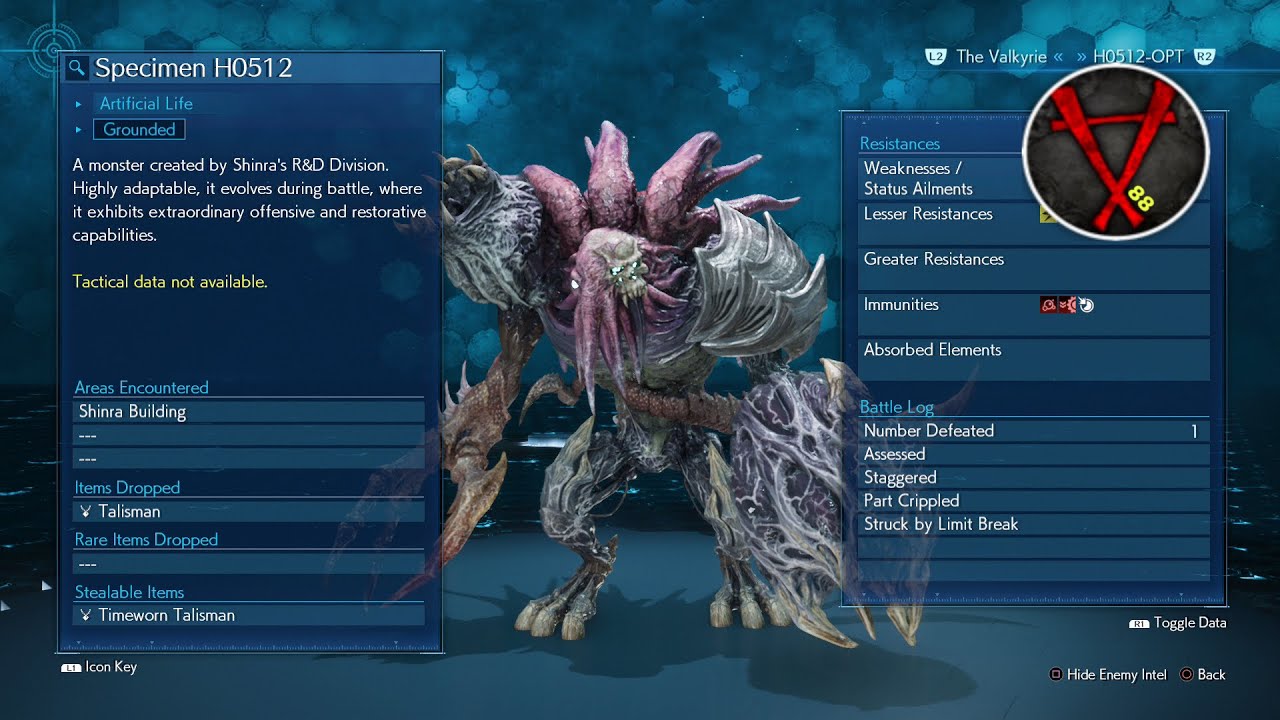Viewport: 1280px width, 720px height.
Task: Select the Grounded attribute tag
Action: click(x=139, y=129)
